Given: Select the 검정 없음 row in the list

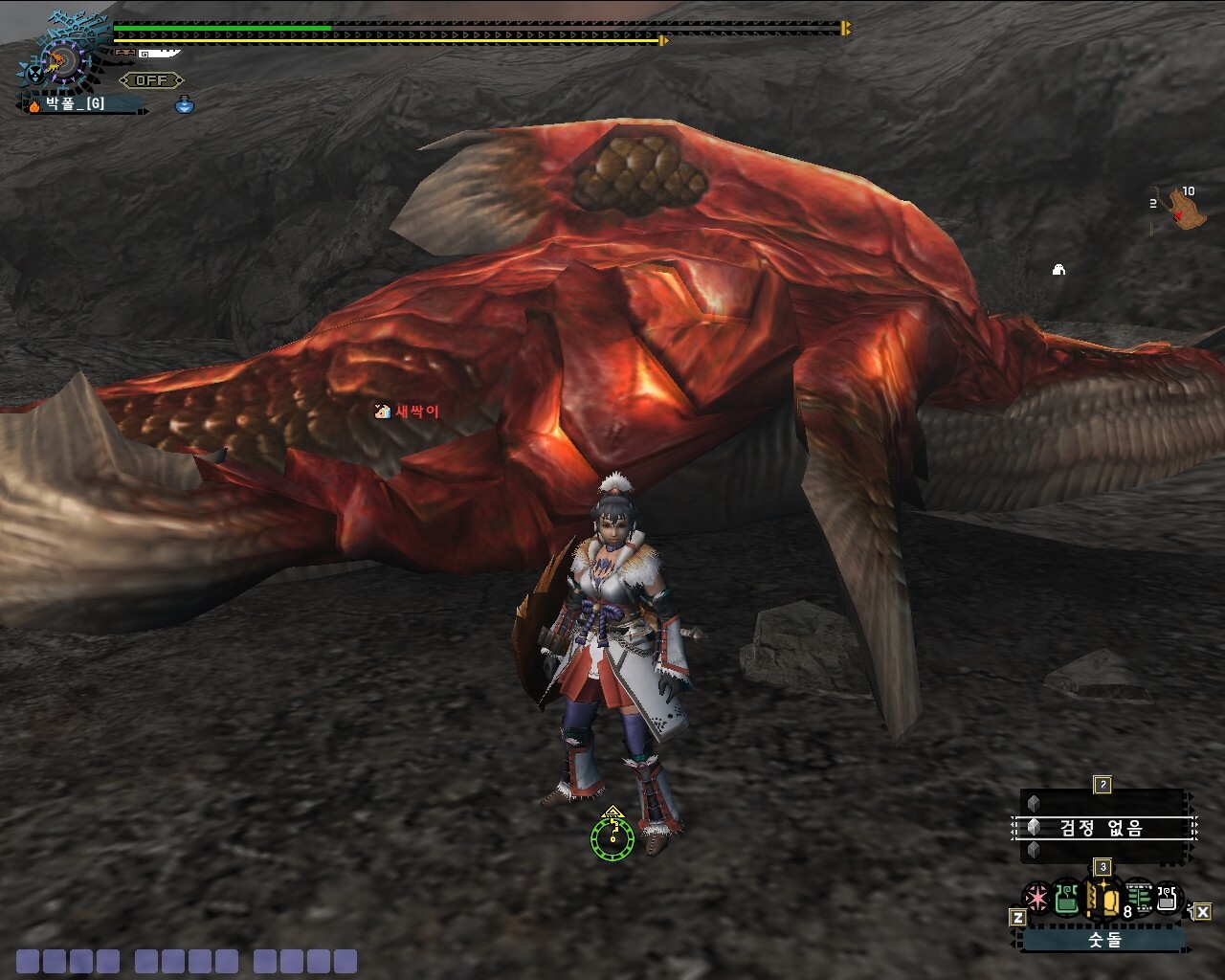Looking at the screenshot, I should coord(1102,827).
